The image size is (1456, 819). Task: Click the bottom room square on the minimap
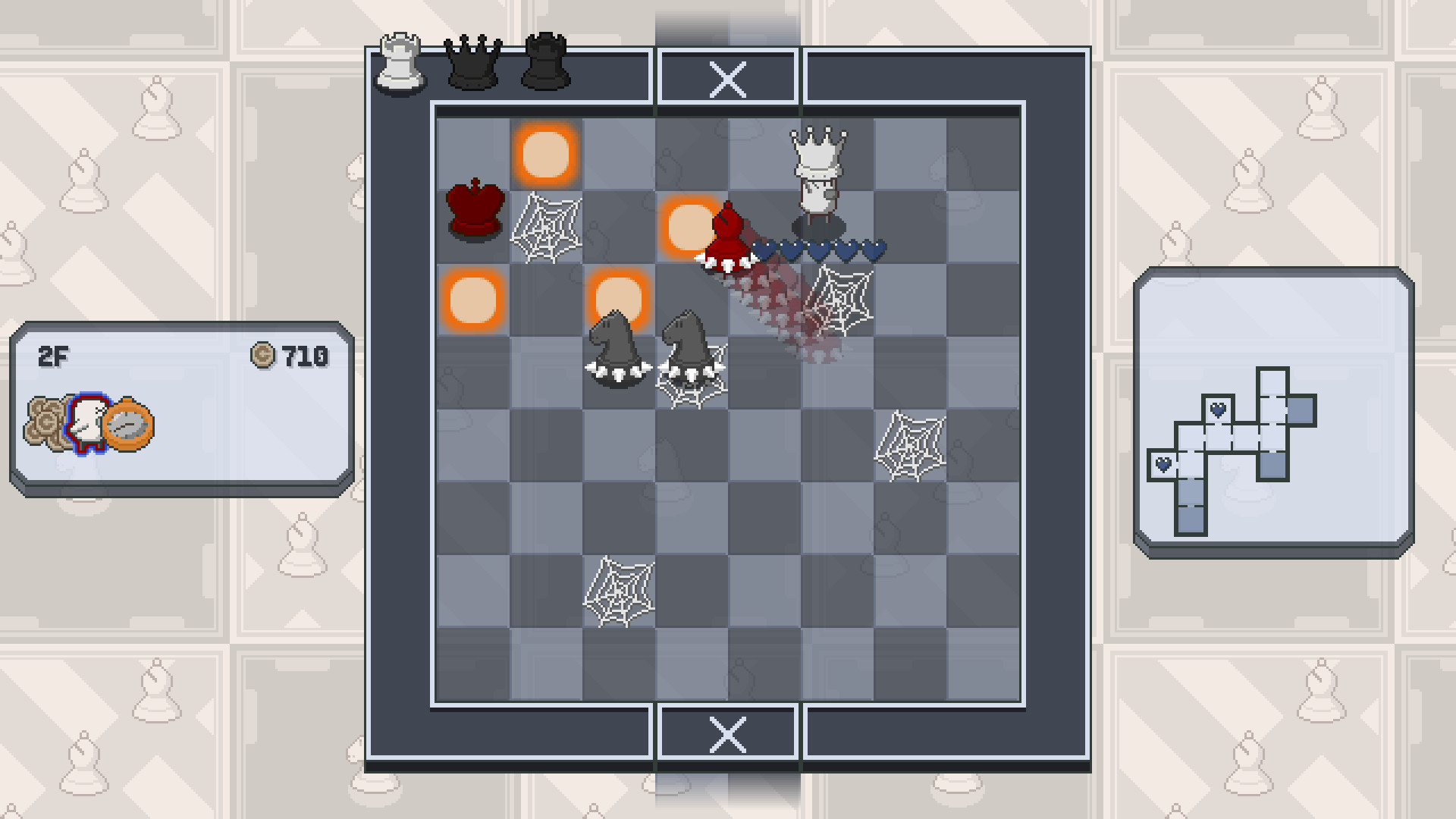click(x=1191, y=520)
